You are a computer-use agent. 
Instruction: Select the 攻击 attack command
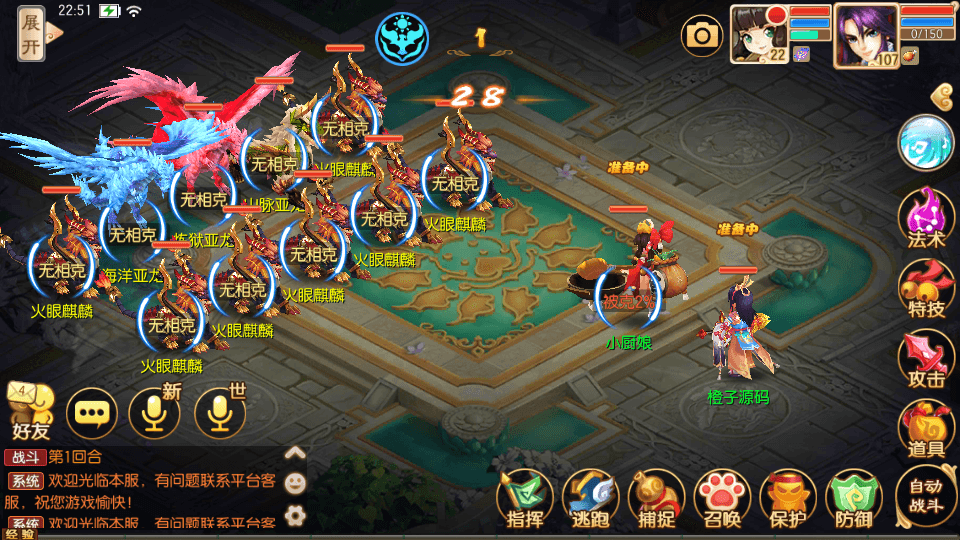(x=926, y=359)
